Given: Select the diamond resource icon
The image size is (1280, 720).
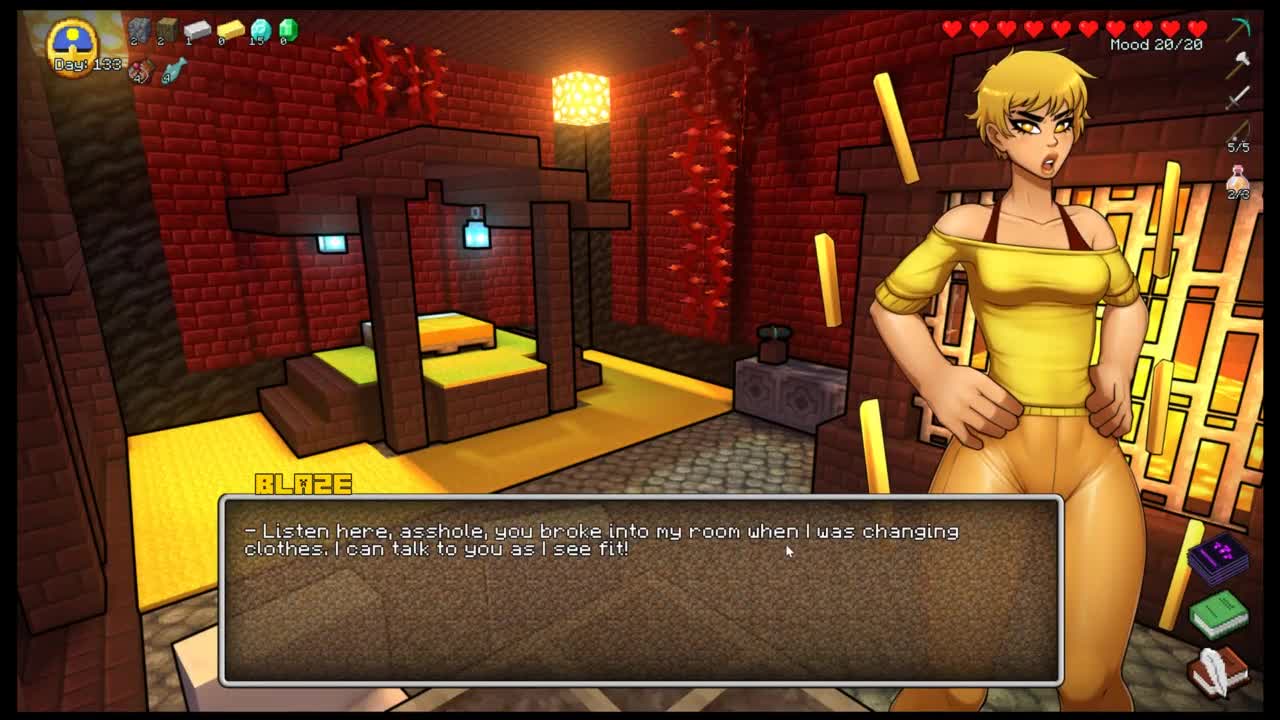Looking at the screenshot, I should pyautogui.click(x=260, y=30).
